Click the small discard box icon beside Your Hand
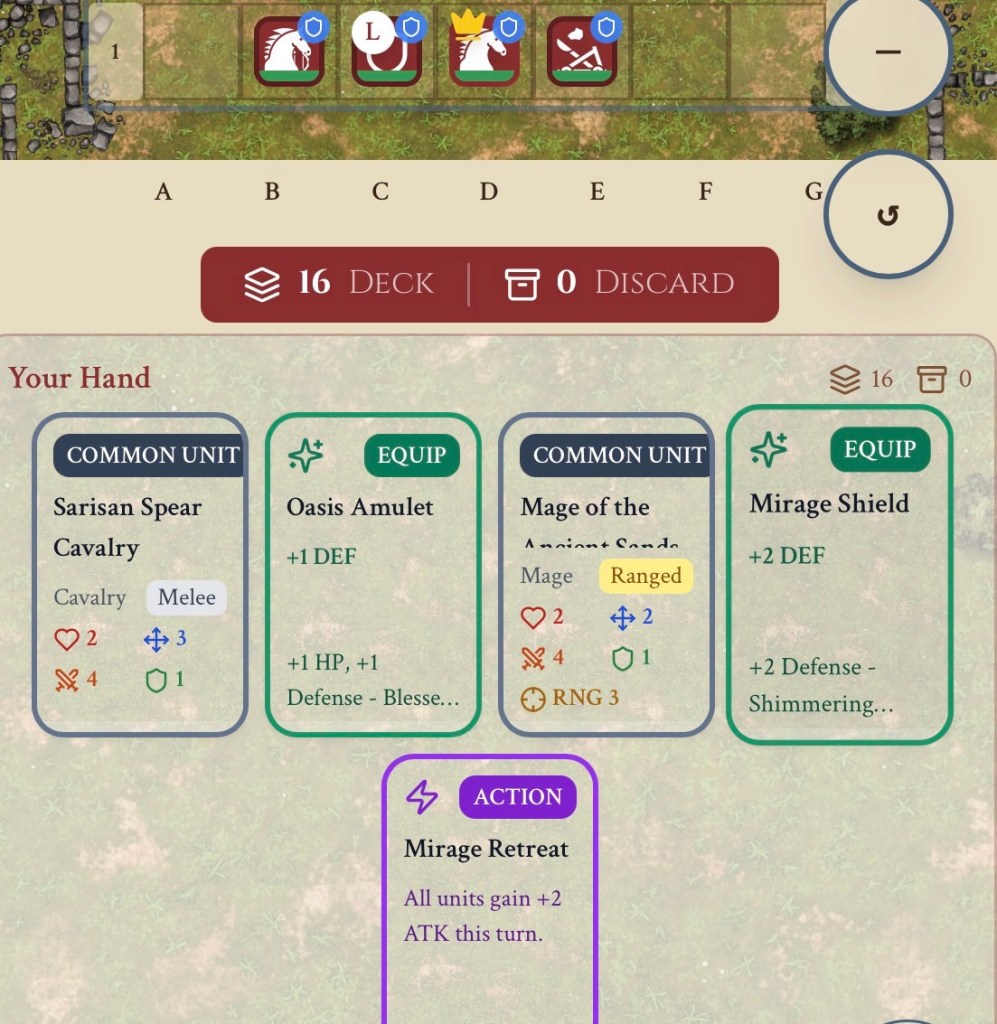Viewport: 997px width, 1024px height. pos(931,379)
